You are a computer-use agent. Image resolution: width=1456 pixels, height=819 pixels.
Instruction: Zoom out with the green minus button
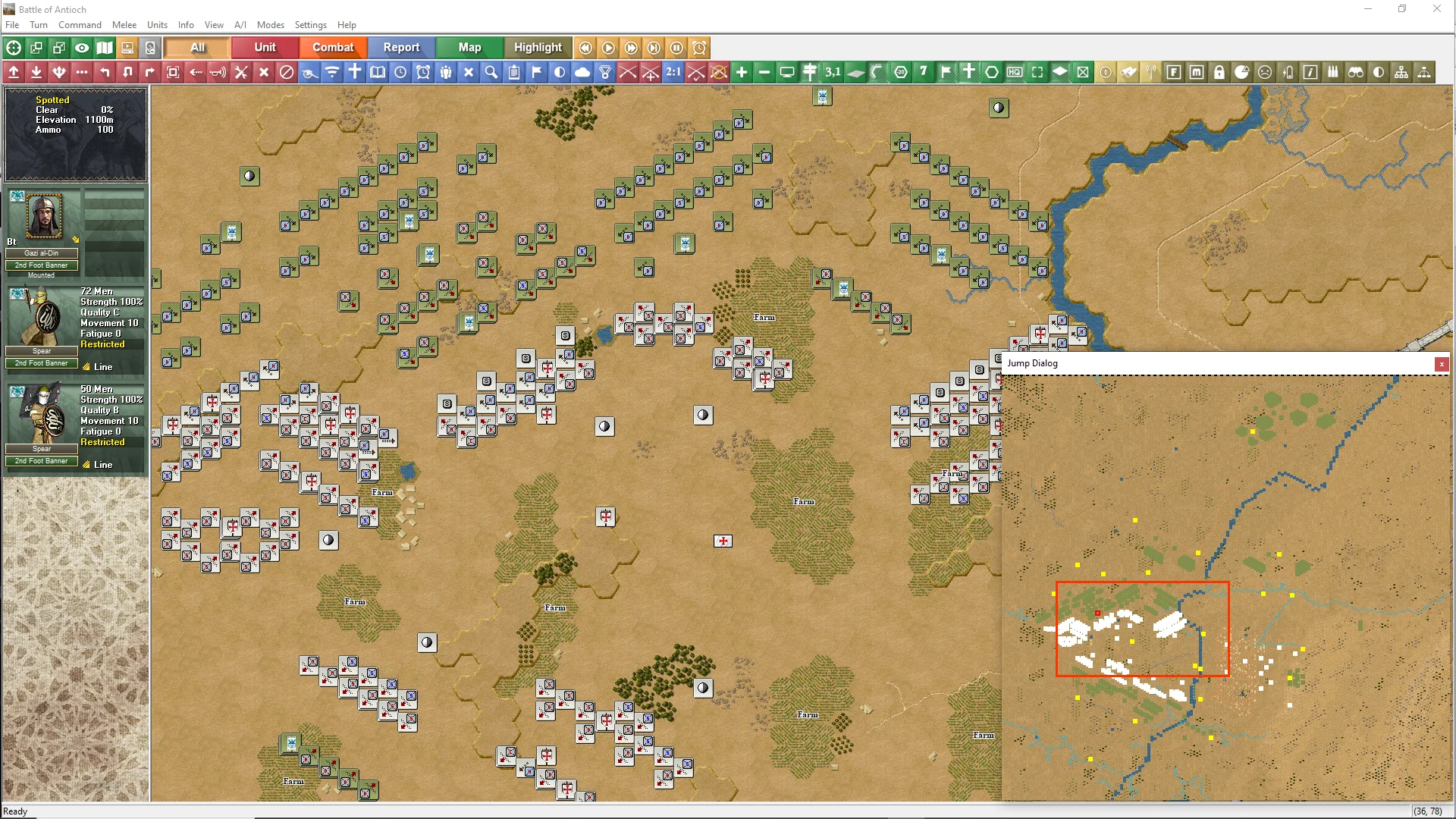[764, 72]
